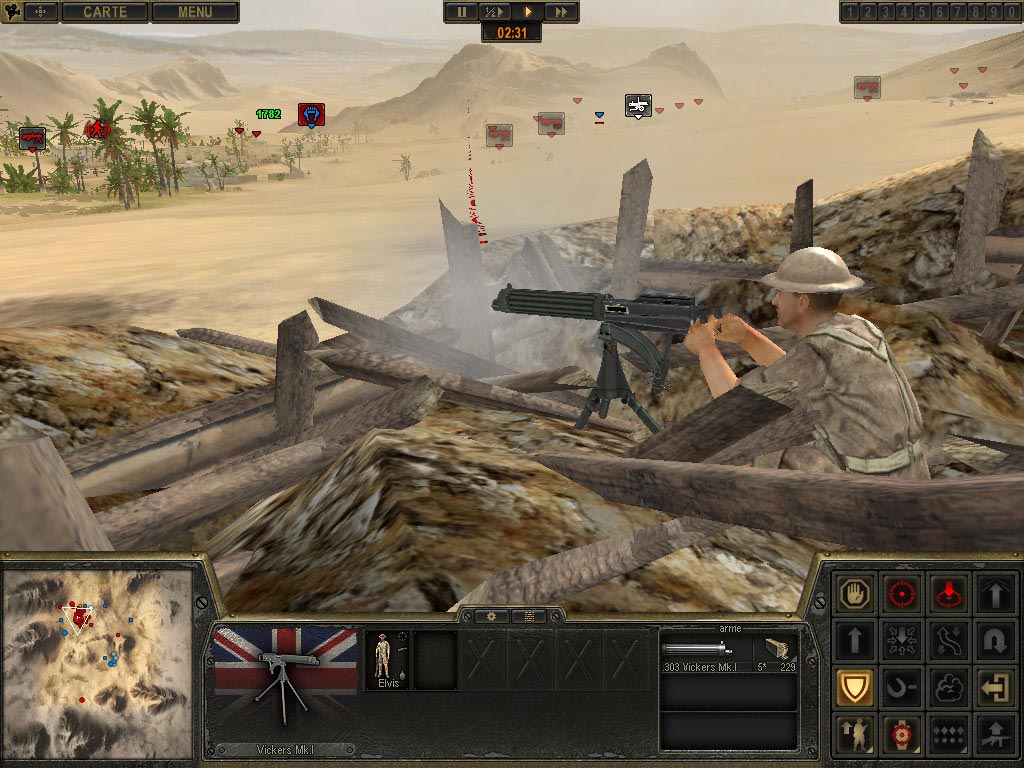This screenshot has height=768, width=1024.
Task: Open the MENU button
Action: coord(195,12)
